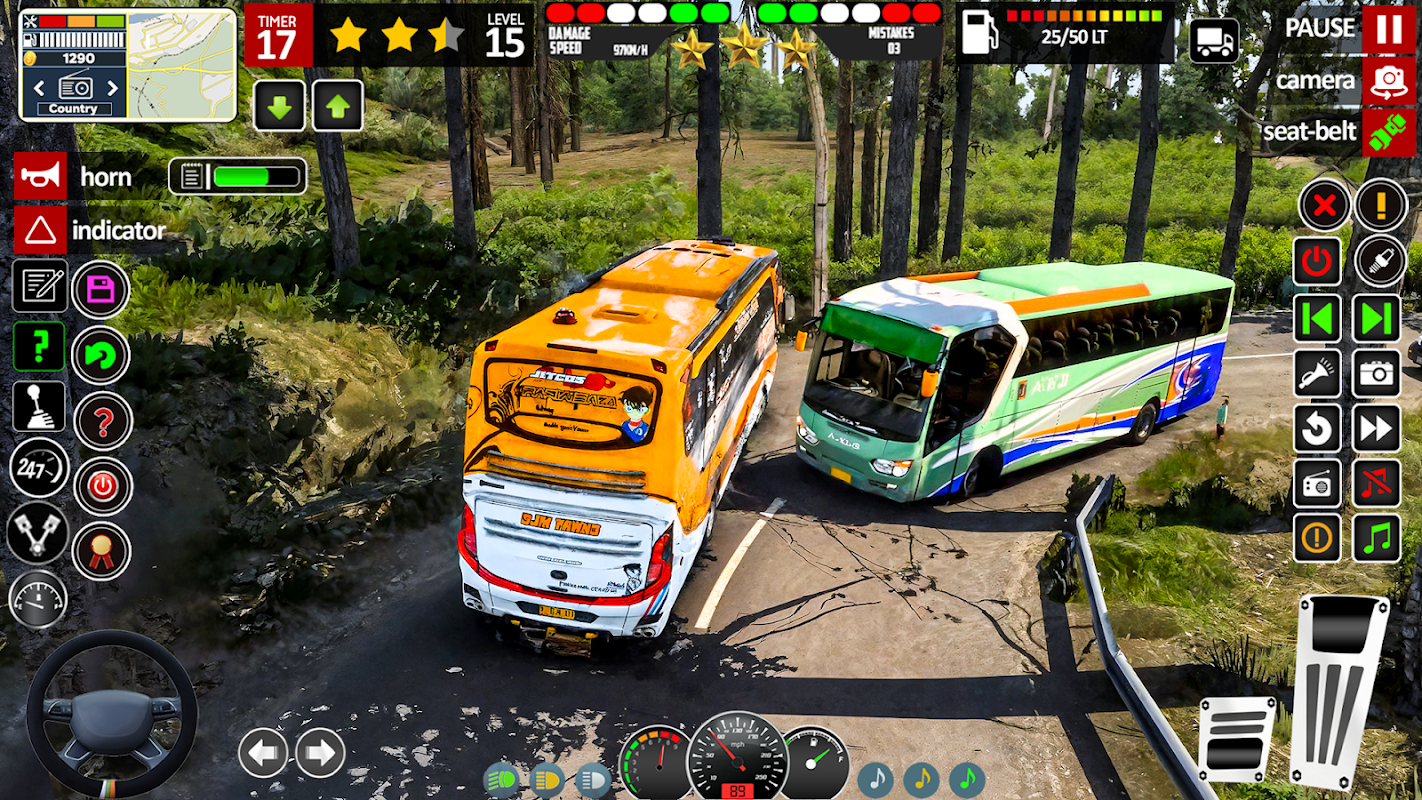This screenshot has width=1422, height=800.
Task: Toggle the hazard indicator triangle
Action: tap(41, 231)
